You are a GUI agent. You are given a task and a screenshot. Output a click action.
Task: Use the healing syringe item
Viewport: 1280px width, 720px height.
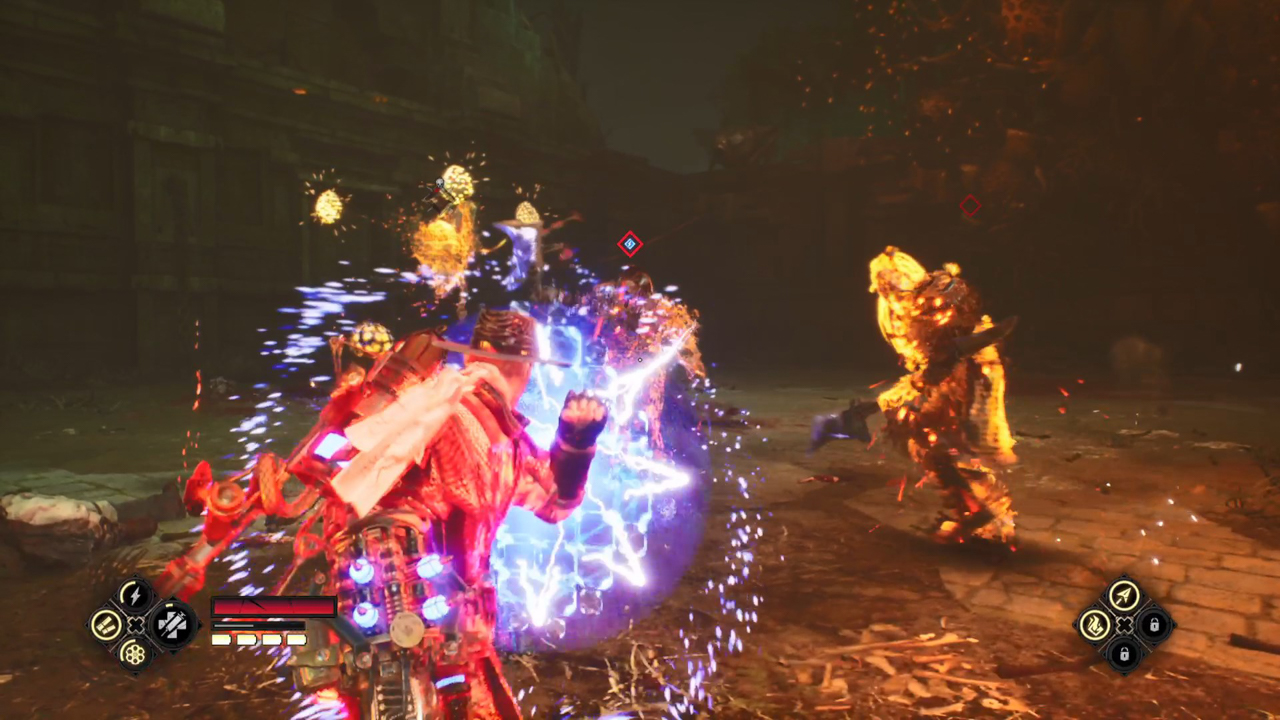click(x=173, y=625)
